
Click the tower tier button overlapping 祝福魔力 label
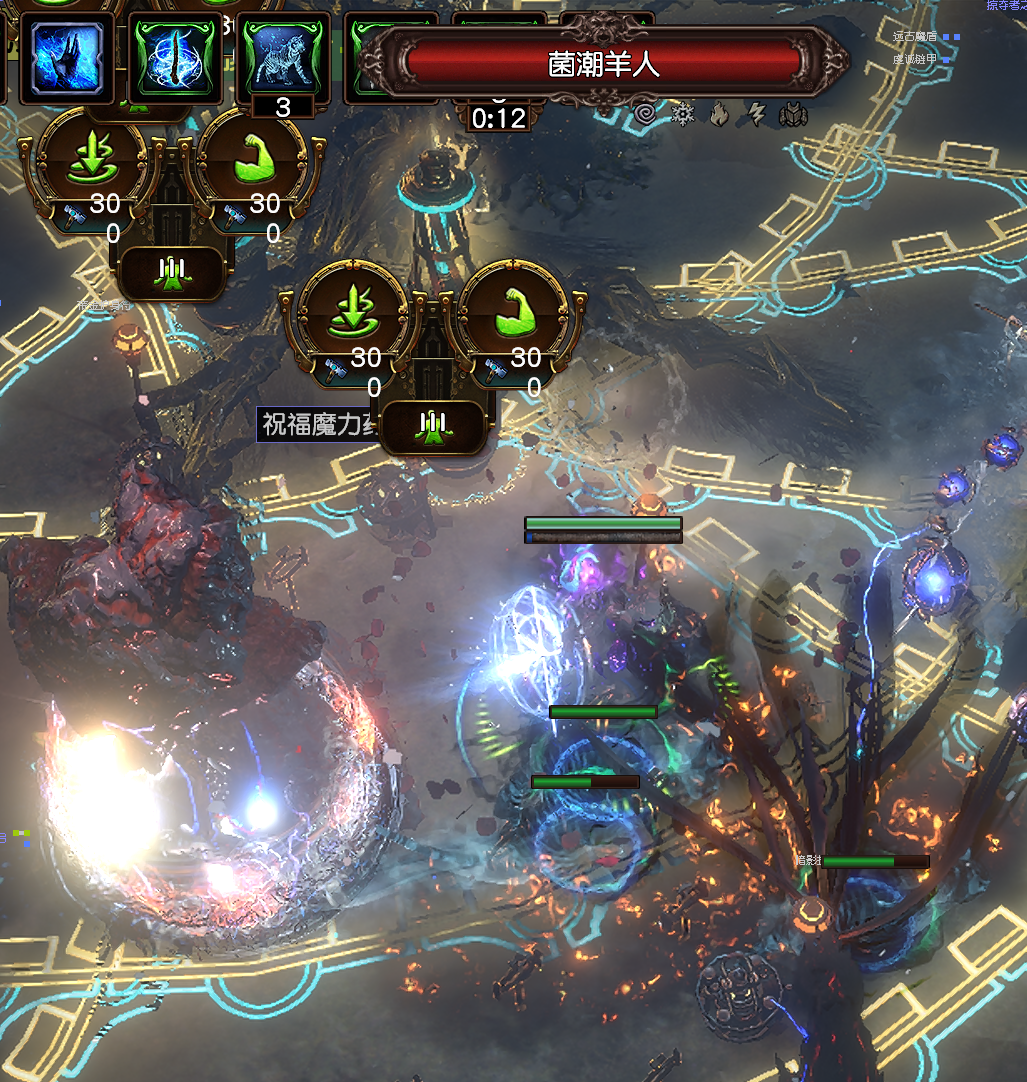434,428
